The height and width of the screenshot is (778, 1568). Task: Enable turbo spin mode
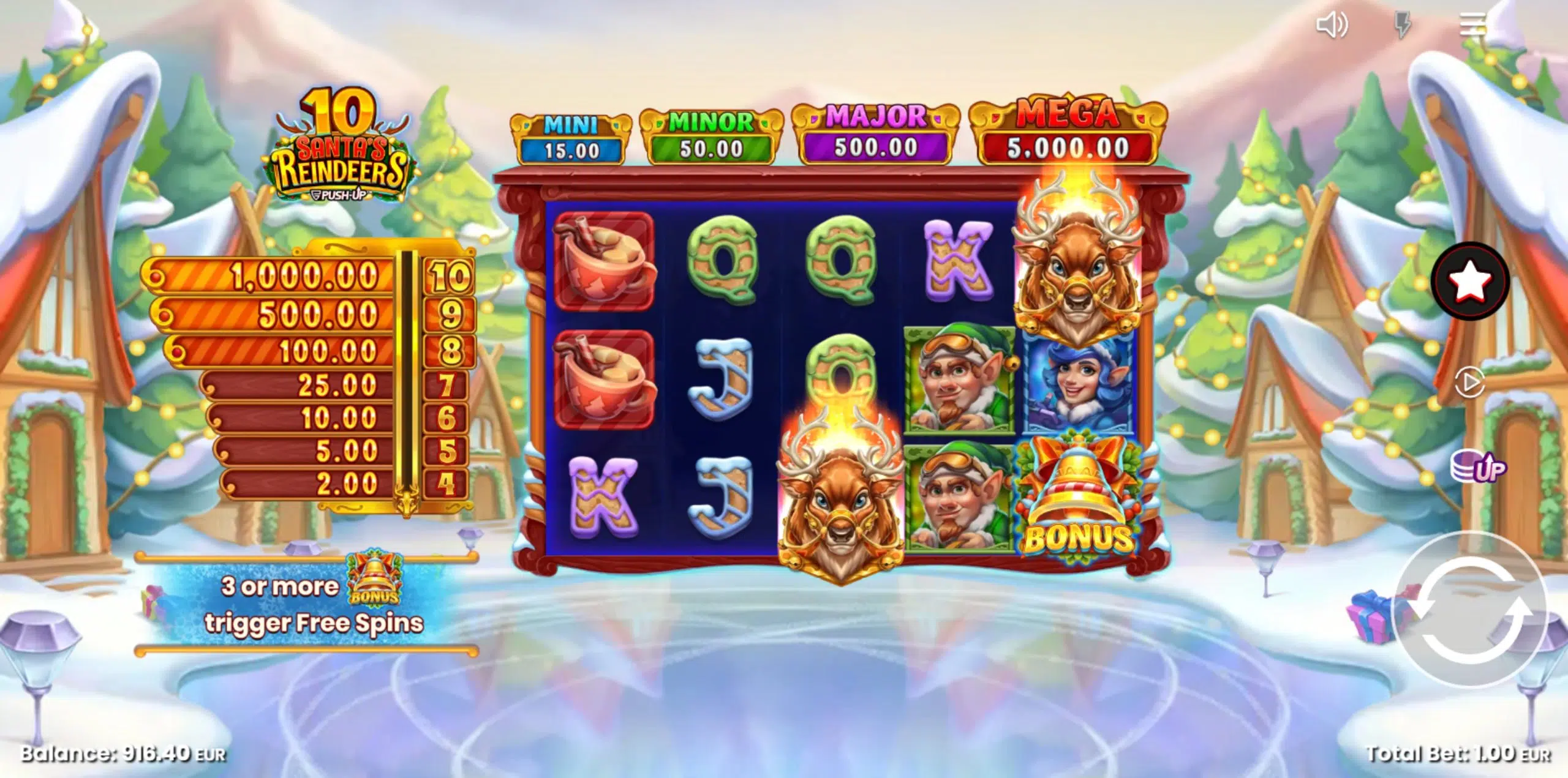[x=1404, y=26]
